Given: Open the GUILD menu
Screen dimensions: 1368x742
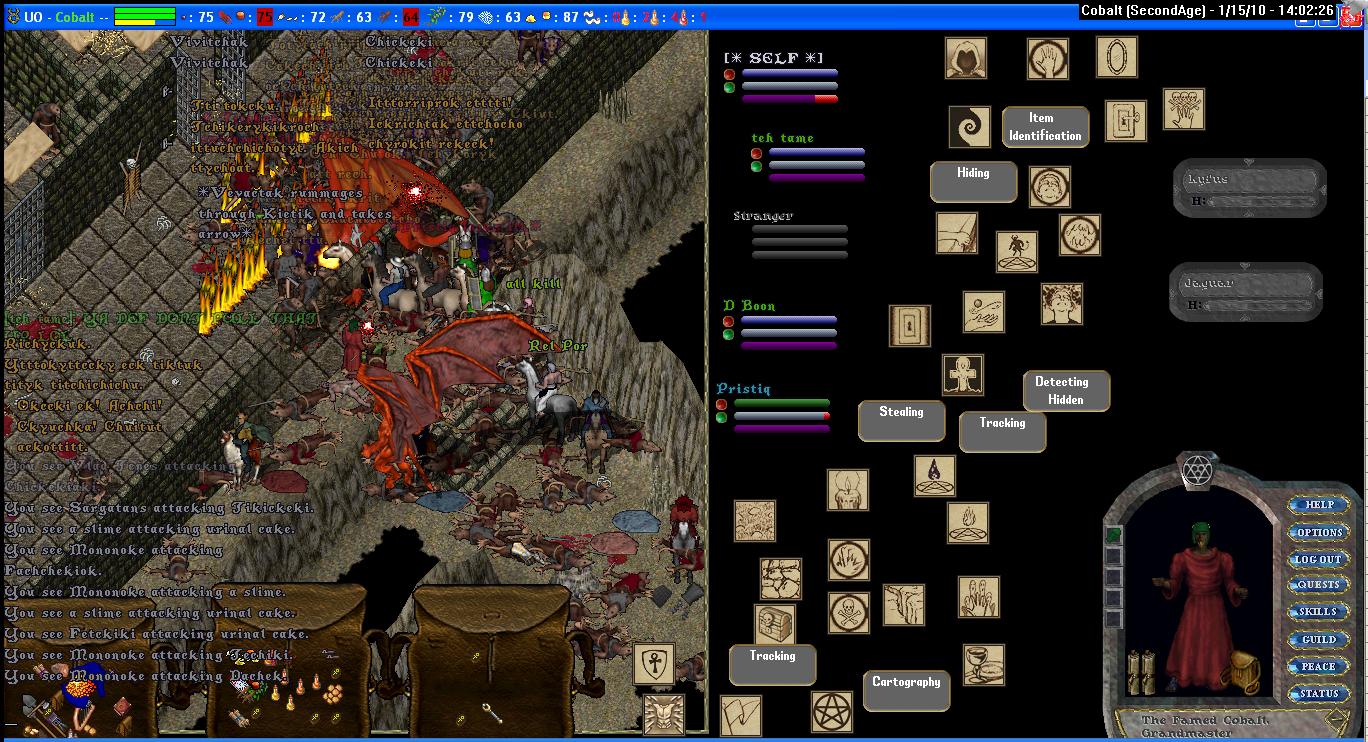Looking at the screenshot, I should pyautogui.click(x=1318, y=639).
